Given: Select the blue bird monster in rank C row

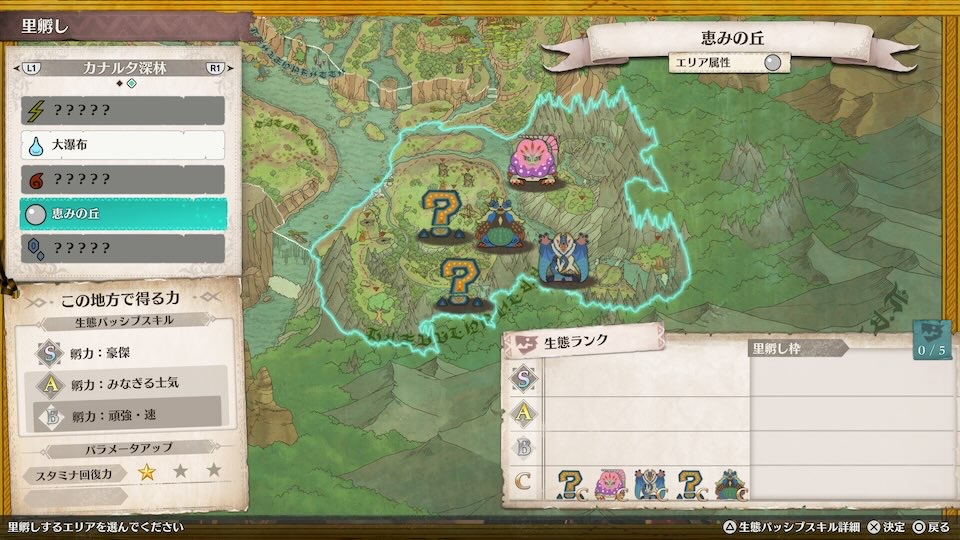Looking at the screenshot, I should (x=650, y=484).
